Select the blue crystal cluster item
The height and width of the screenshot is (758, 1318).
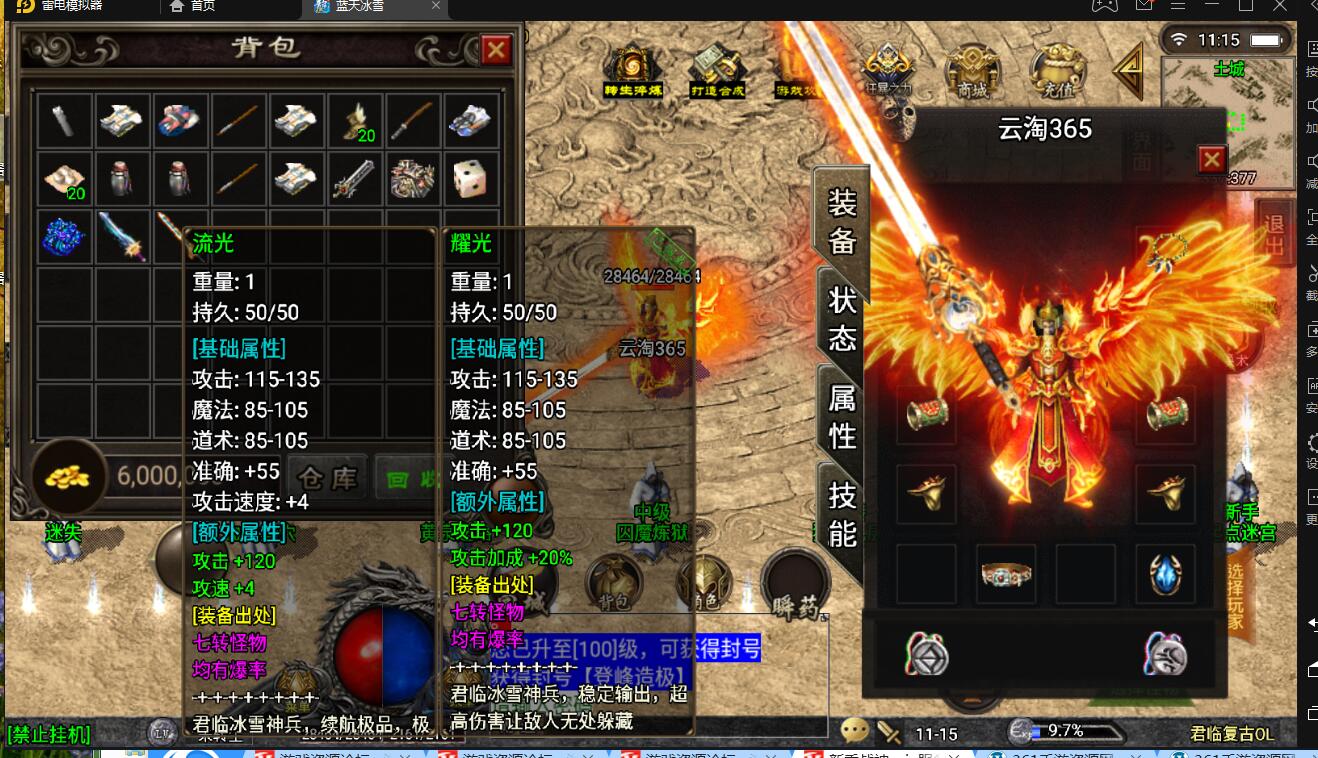pyautogui.click(x=65, y=236)
